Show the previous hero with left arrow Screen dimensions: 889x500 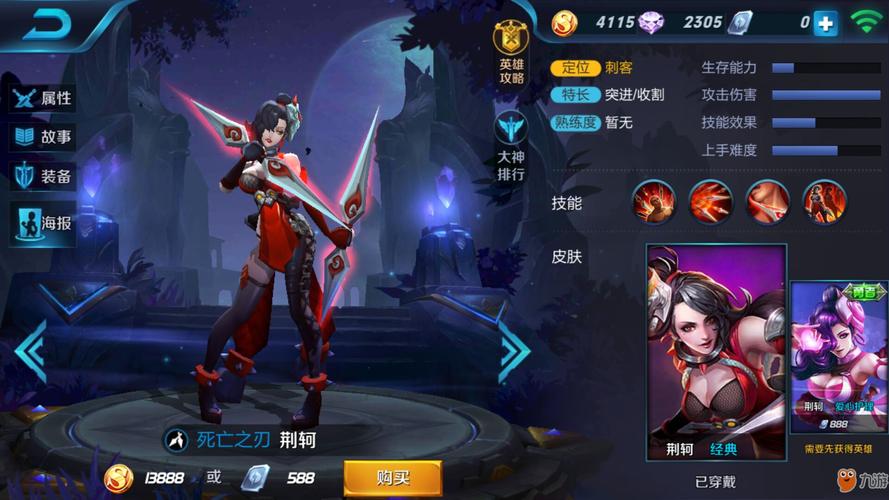point(30,350)
